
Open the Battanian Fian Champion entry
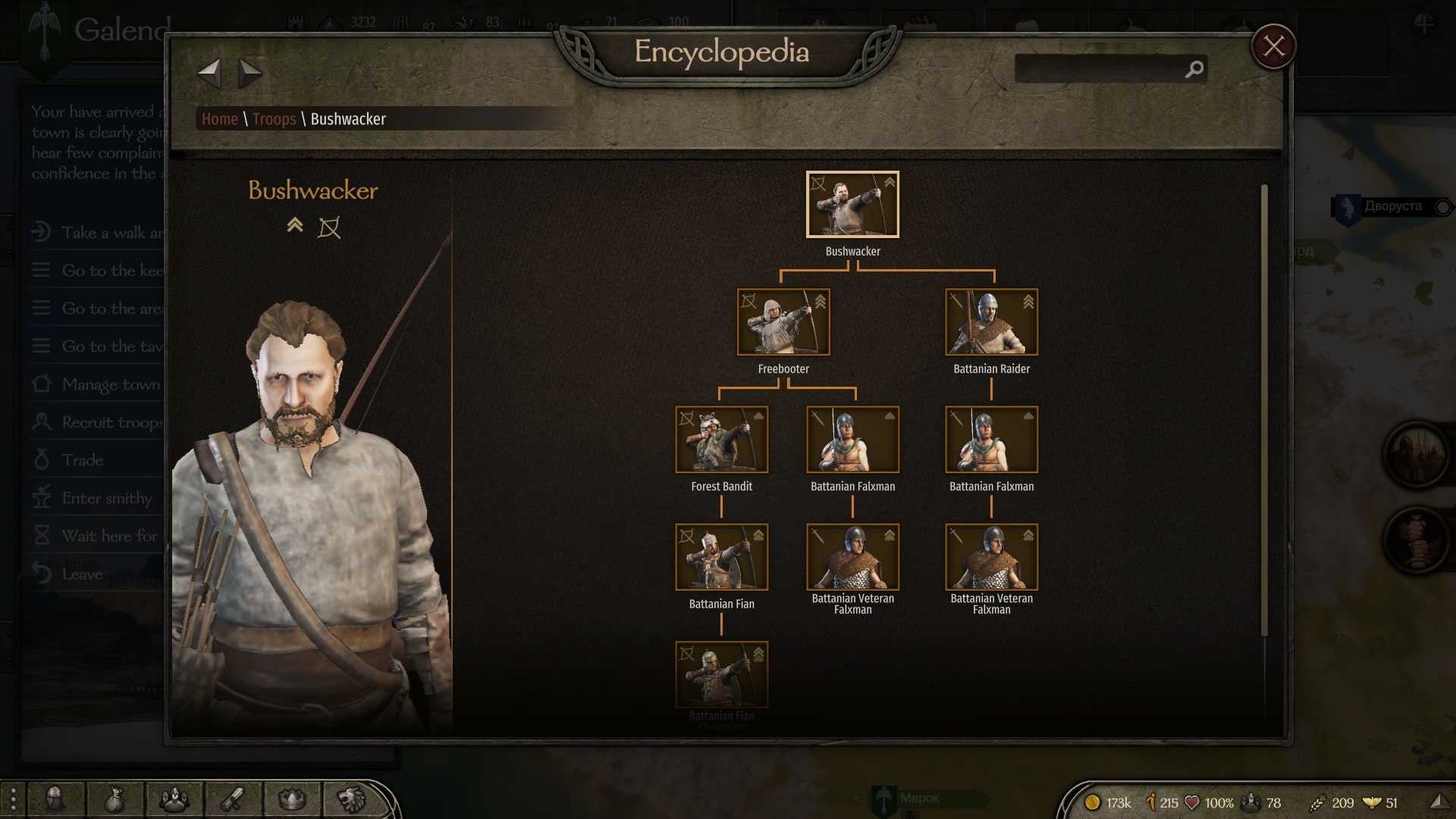721,675
